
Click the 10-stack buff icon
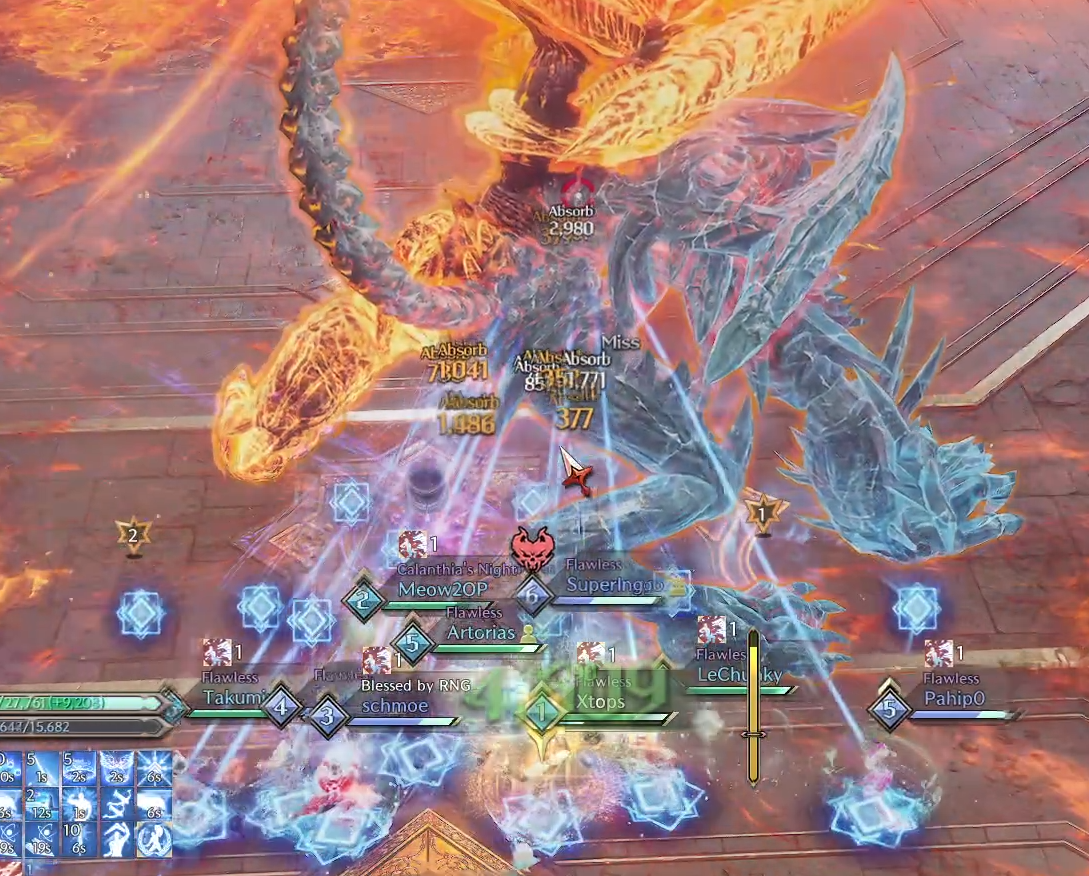(x=81, y=838)
